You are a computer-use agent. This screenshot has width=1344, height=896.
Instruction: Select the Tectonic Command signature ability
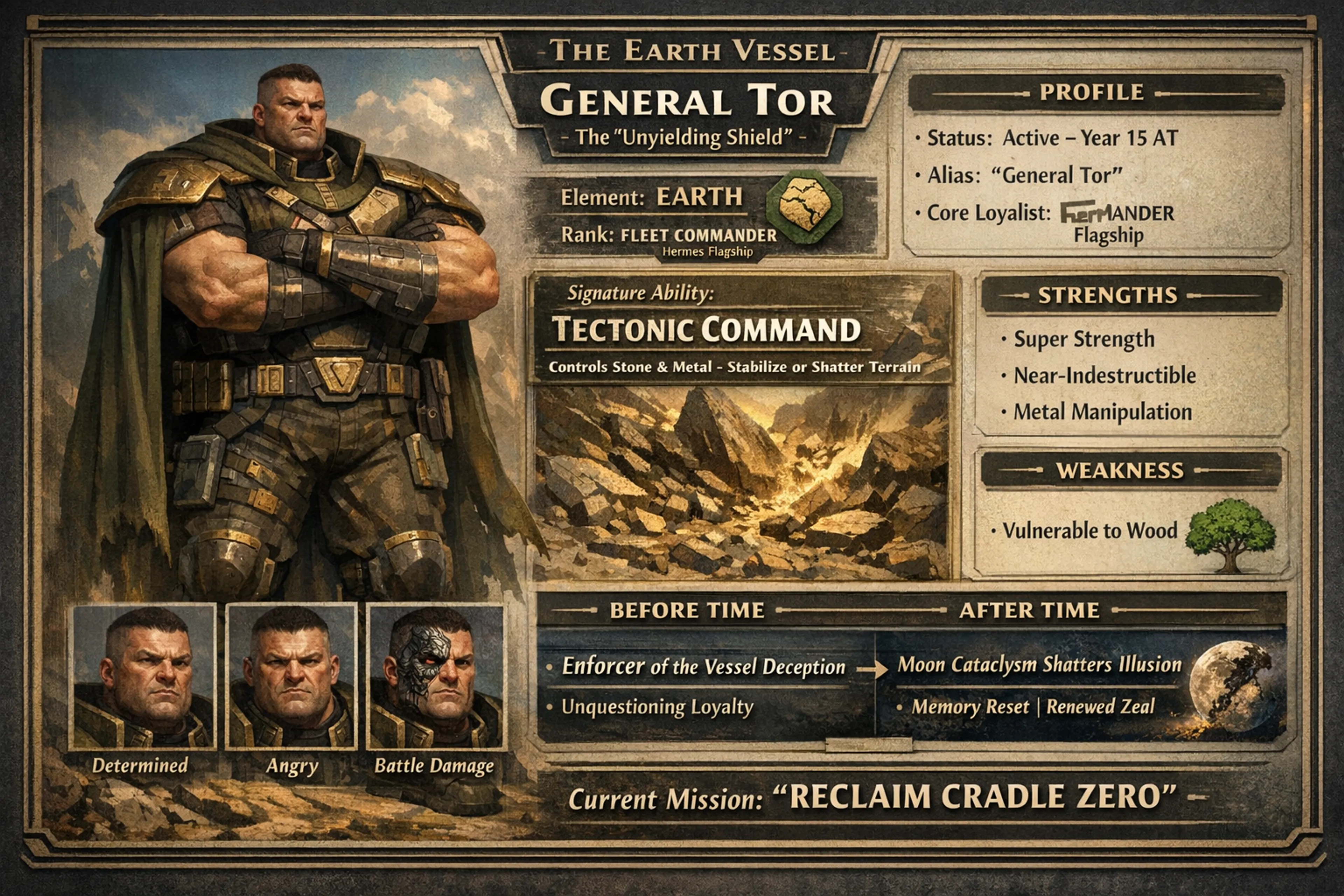pos(706,330)
